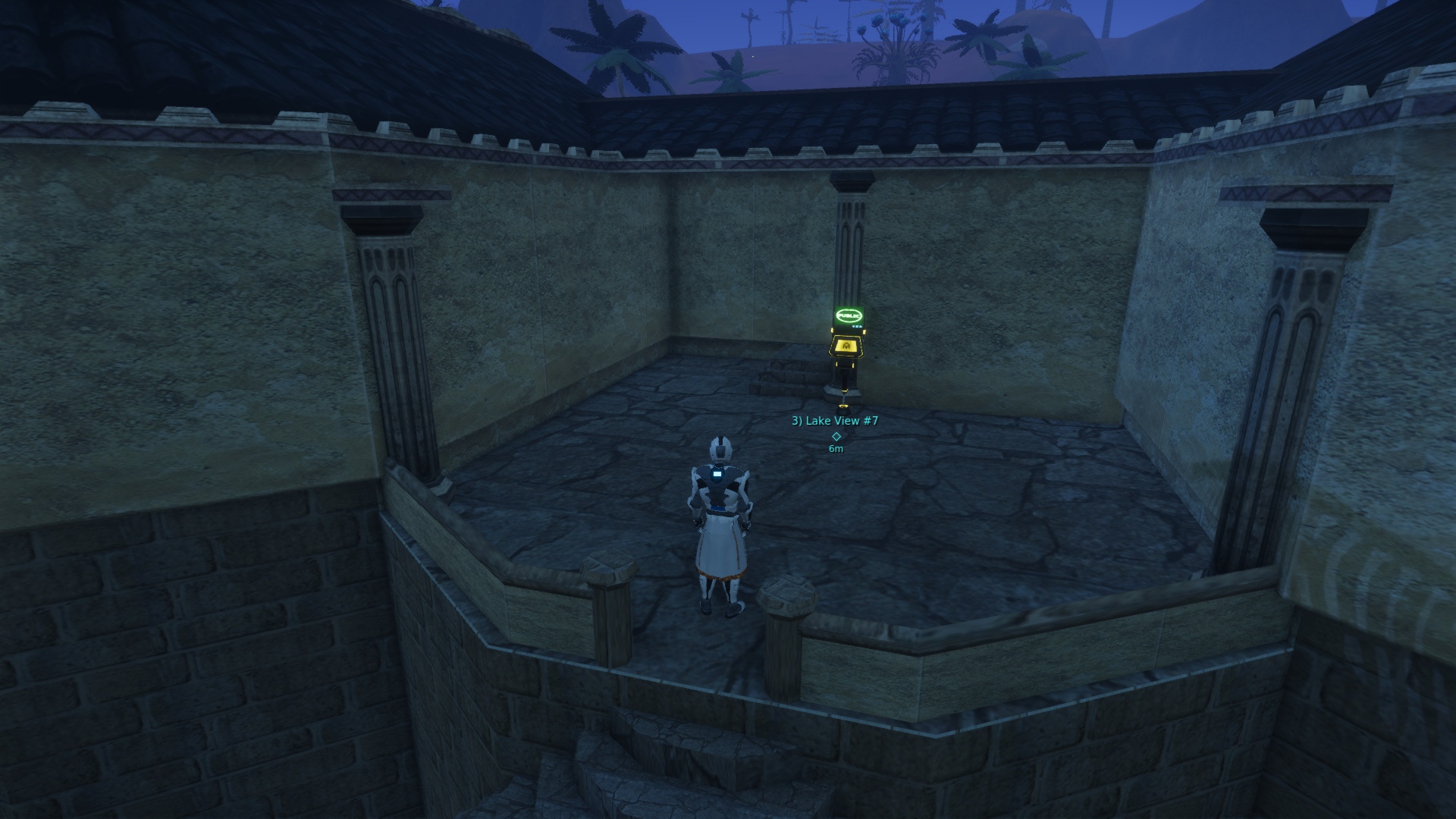The image size is (1456, 819).
Task: Select the Lake View #7 waypoint marker
Action: coord(836,436)
